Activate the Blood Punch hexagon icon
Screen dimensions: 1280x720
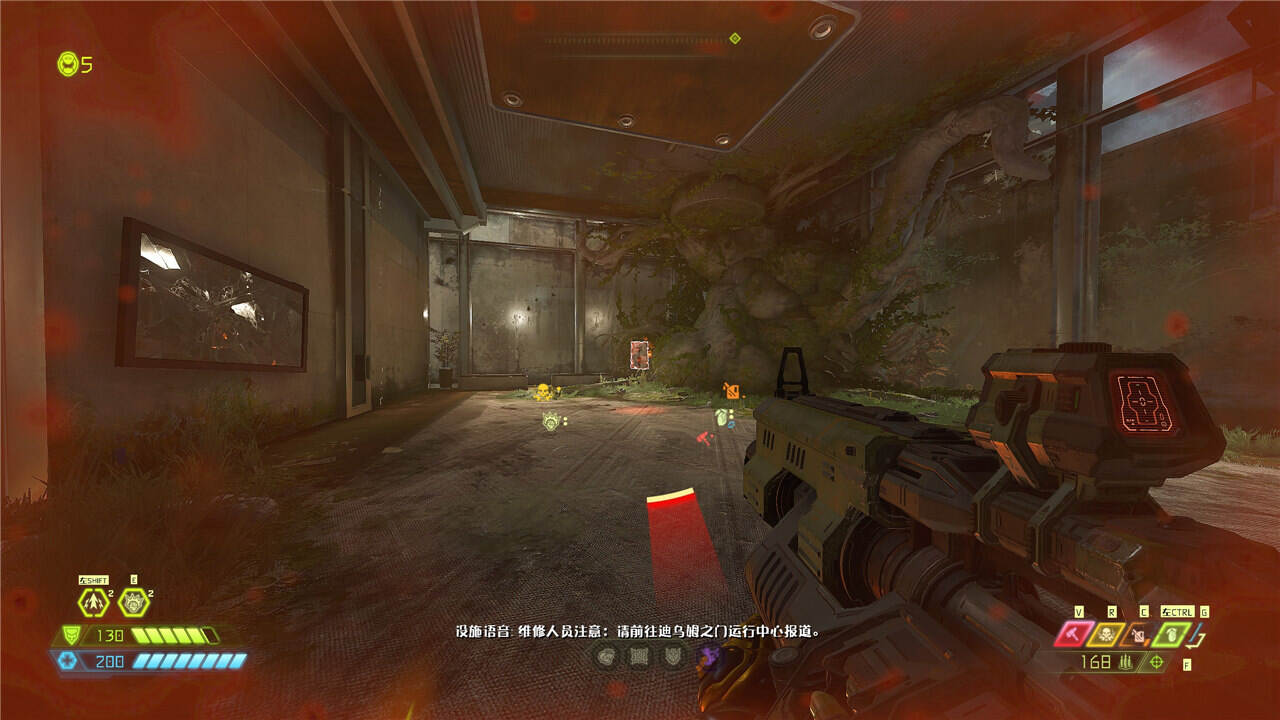(133, 603)
